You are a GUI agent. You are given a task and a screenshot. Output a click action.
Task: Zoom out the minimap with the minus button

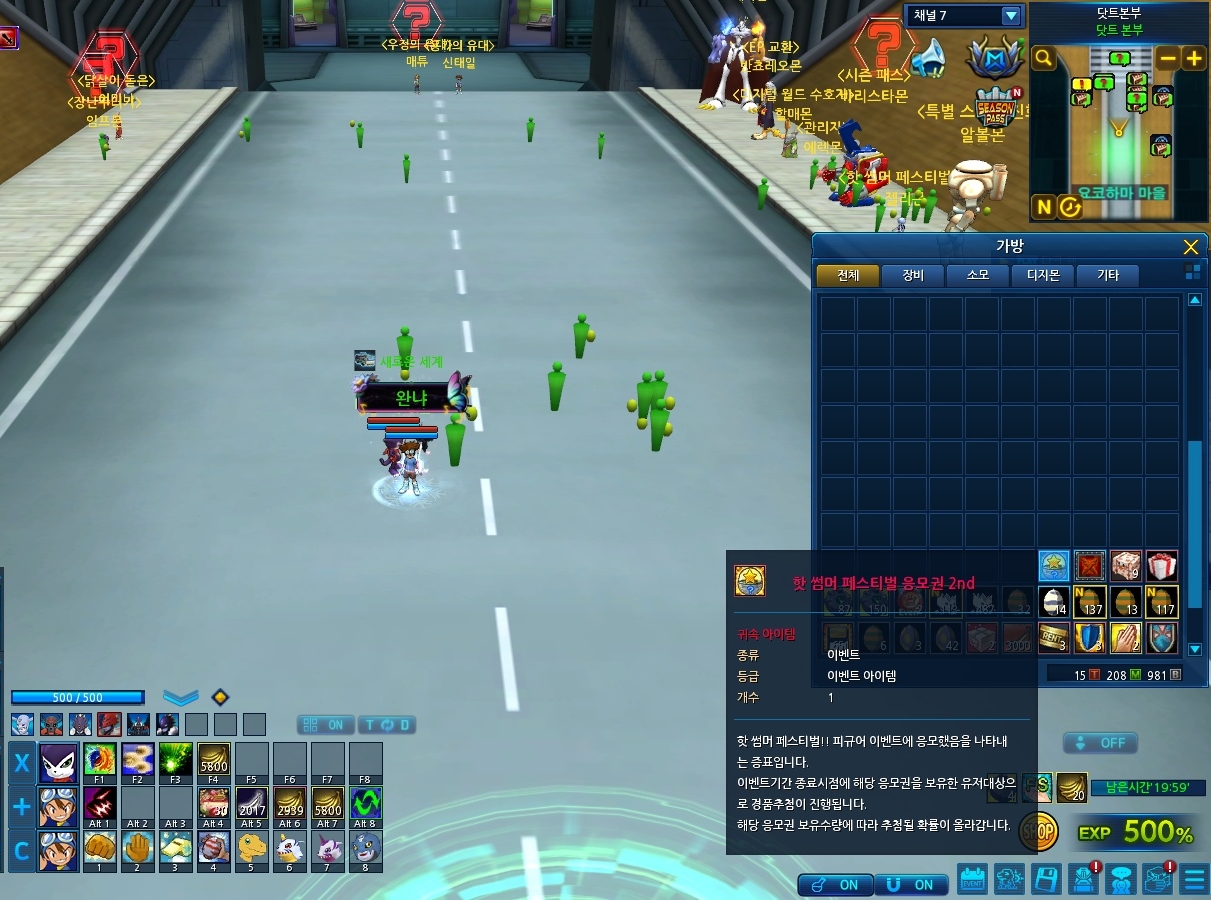click(x=1167, y=58)
